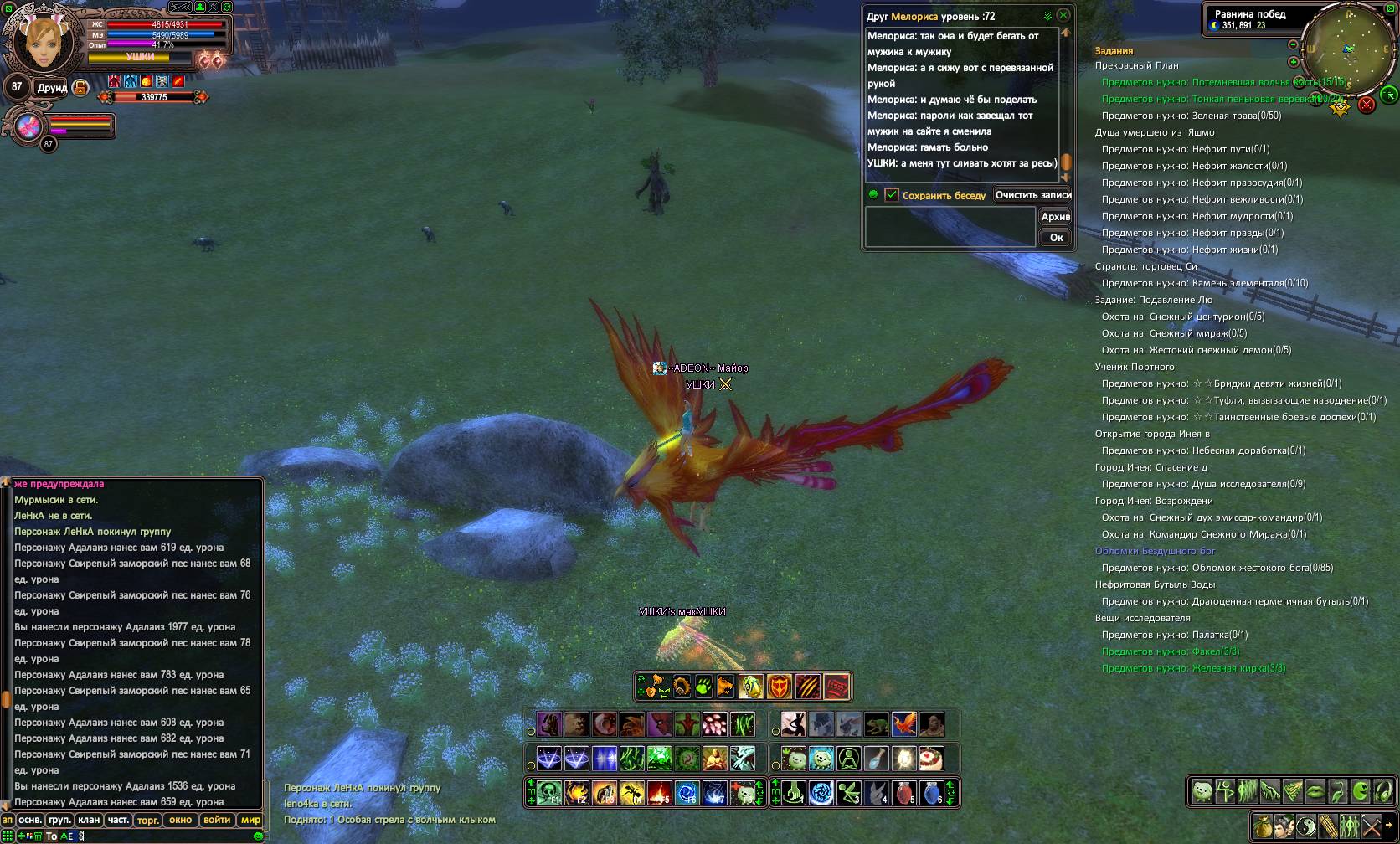The width and height of the screenshot is (1400, 844).
Task: Open the chat Архив
Action: 1055,216
